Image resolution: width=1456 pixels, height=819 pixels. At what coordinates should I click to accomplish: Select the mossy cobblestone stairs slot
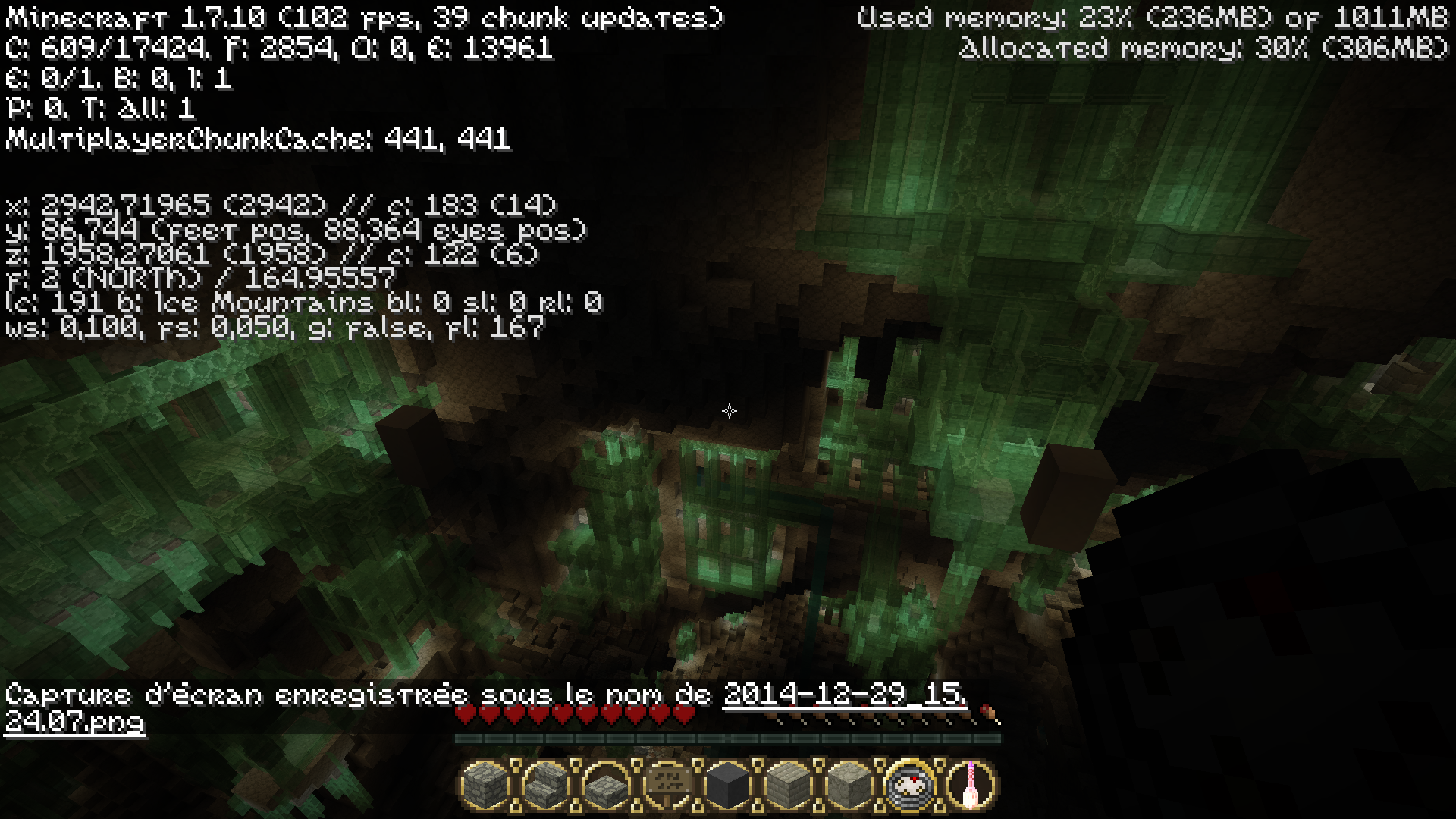(x=546, y=784)
